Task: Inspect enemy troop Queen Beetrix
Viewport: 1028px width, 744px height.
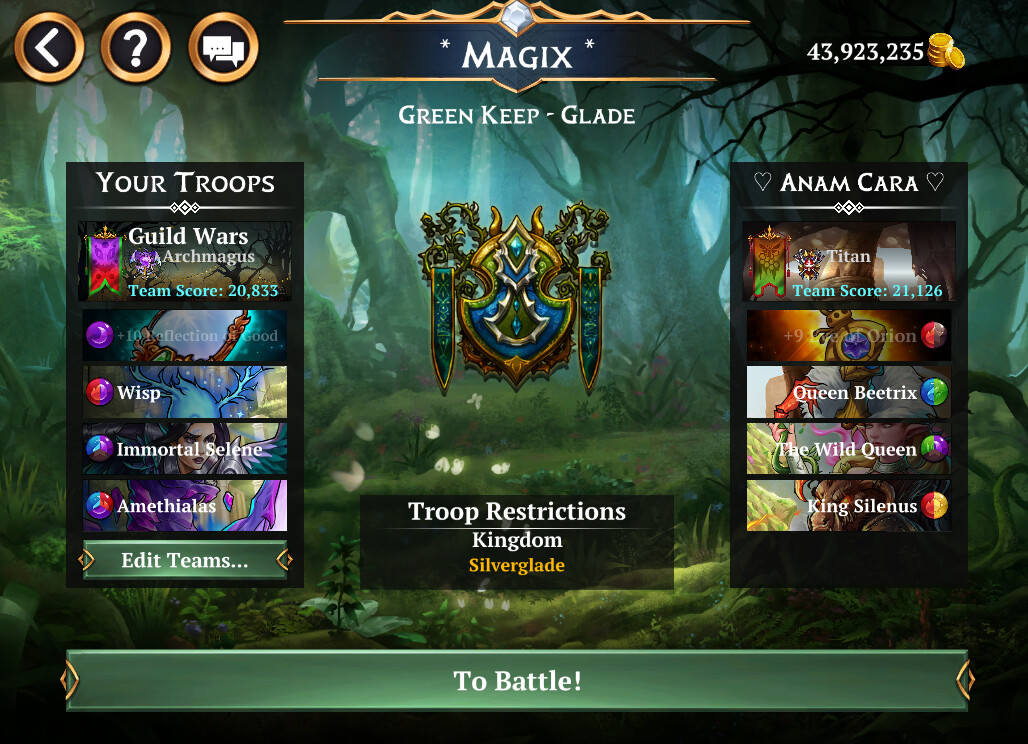Action: tap(849, 392)
